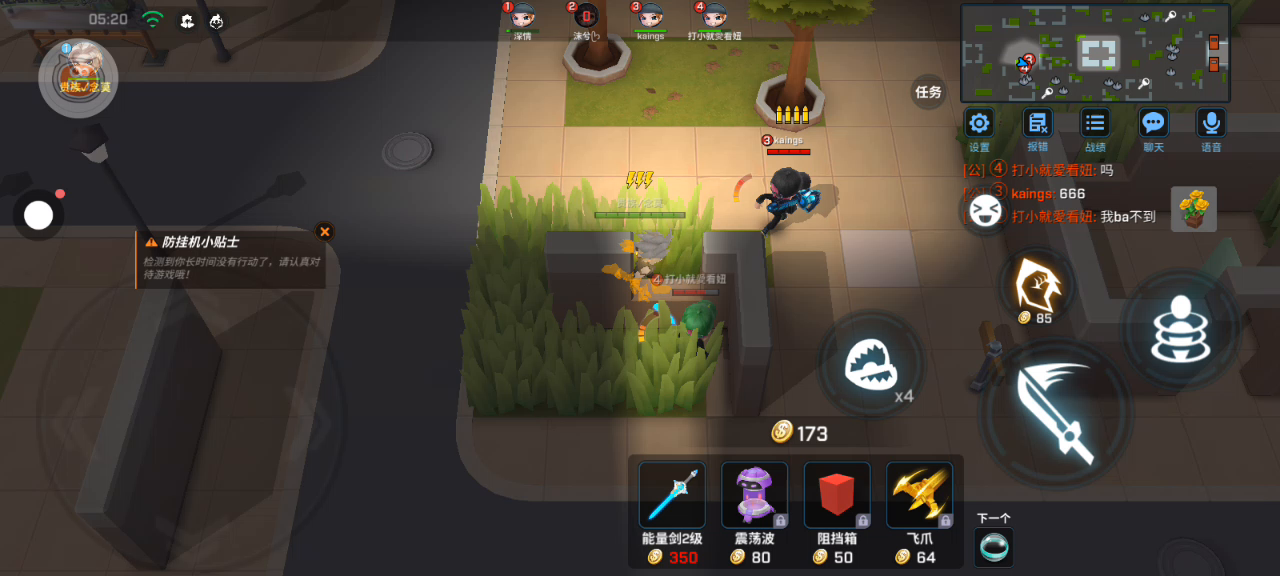Tap the white screen-record circle button
The height and width of the screenshot is (576, 1280).
point(38,215)
